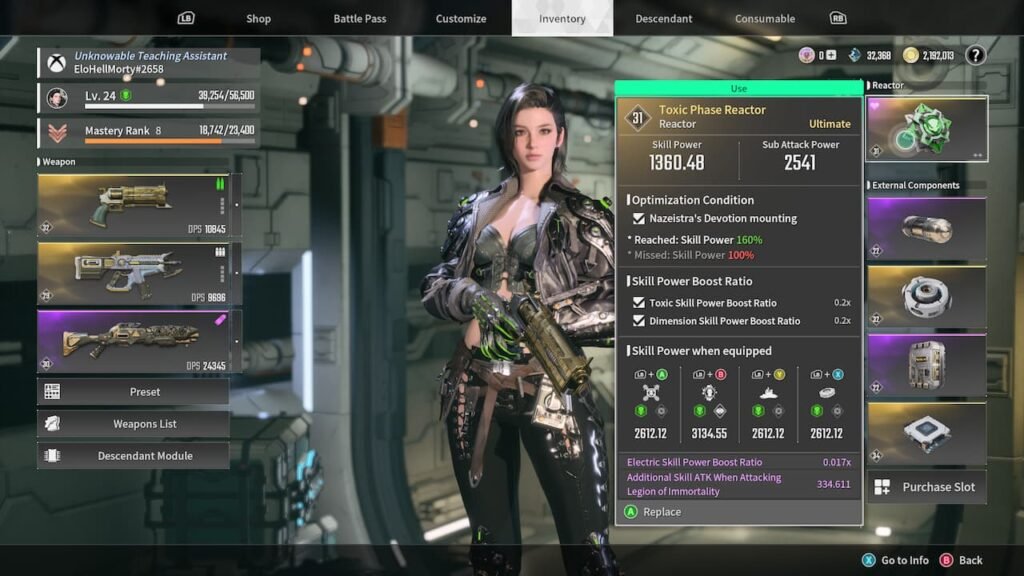Screen dimensions: 1024x576
Task: Select the purple shotgun weapon slot
Action: pyautogui.click(x=133, y=341)
